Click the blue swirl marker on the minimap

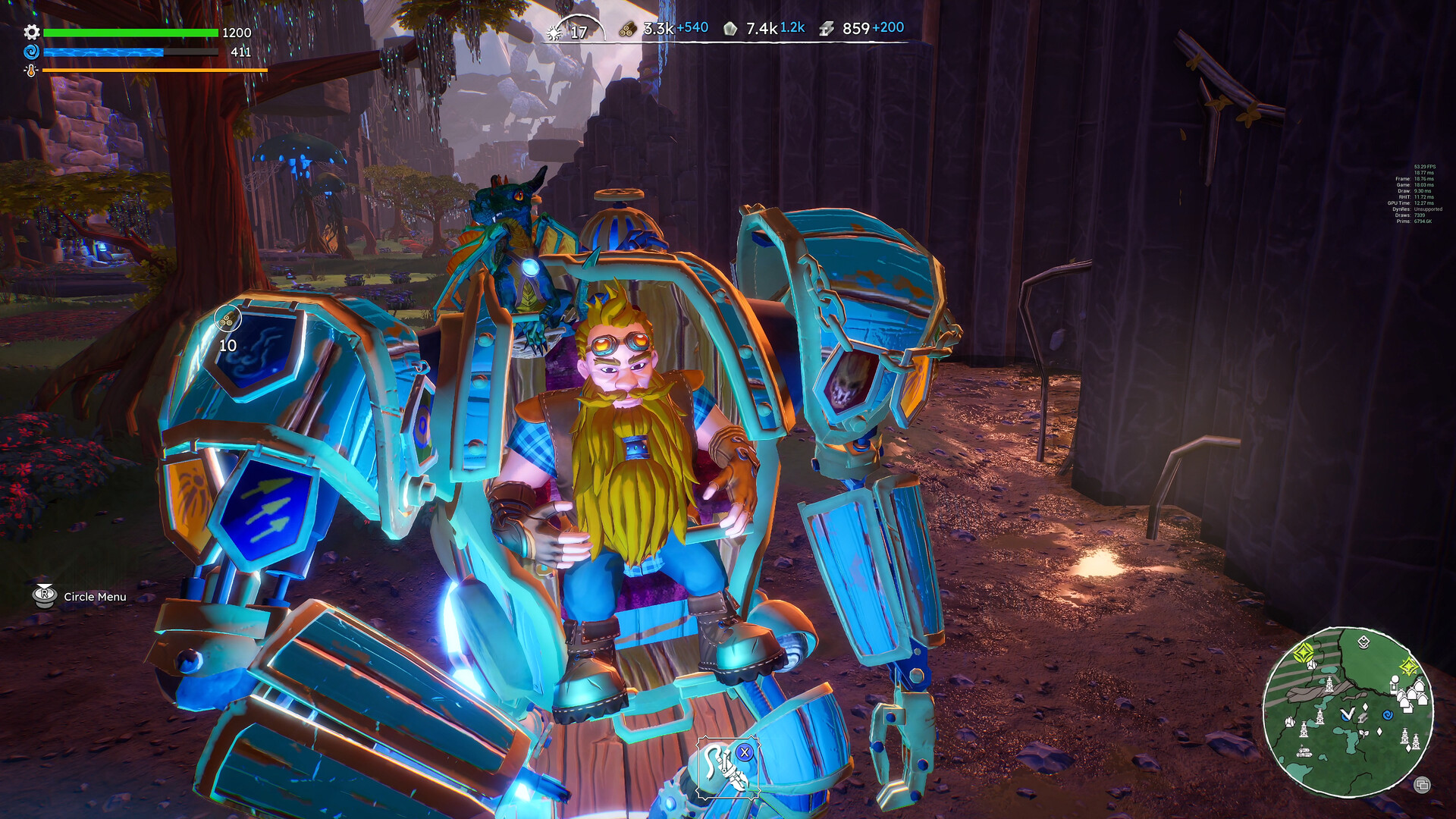click(x=1388, y=715)
